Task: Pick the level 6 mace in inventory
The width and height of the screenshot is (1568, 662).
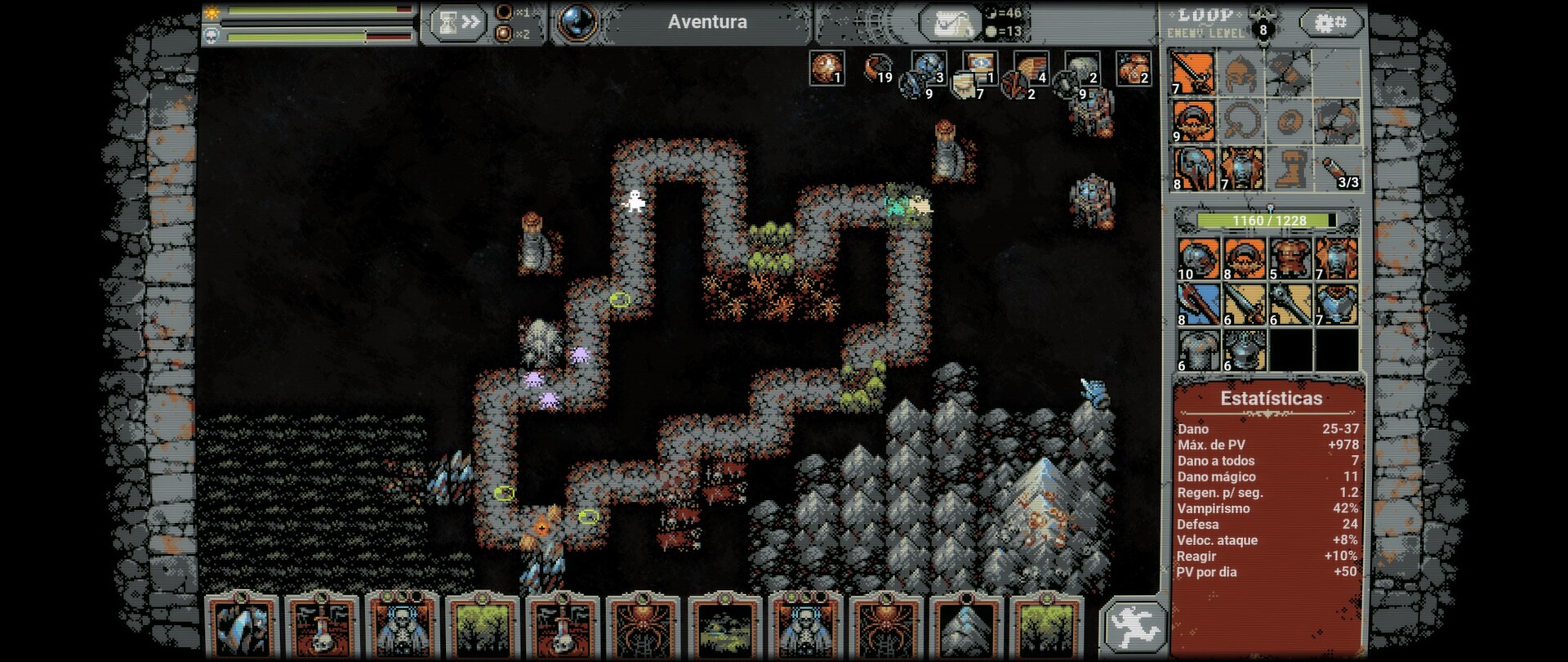Action: coord(1290,304)
